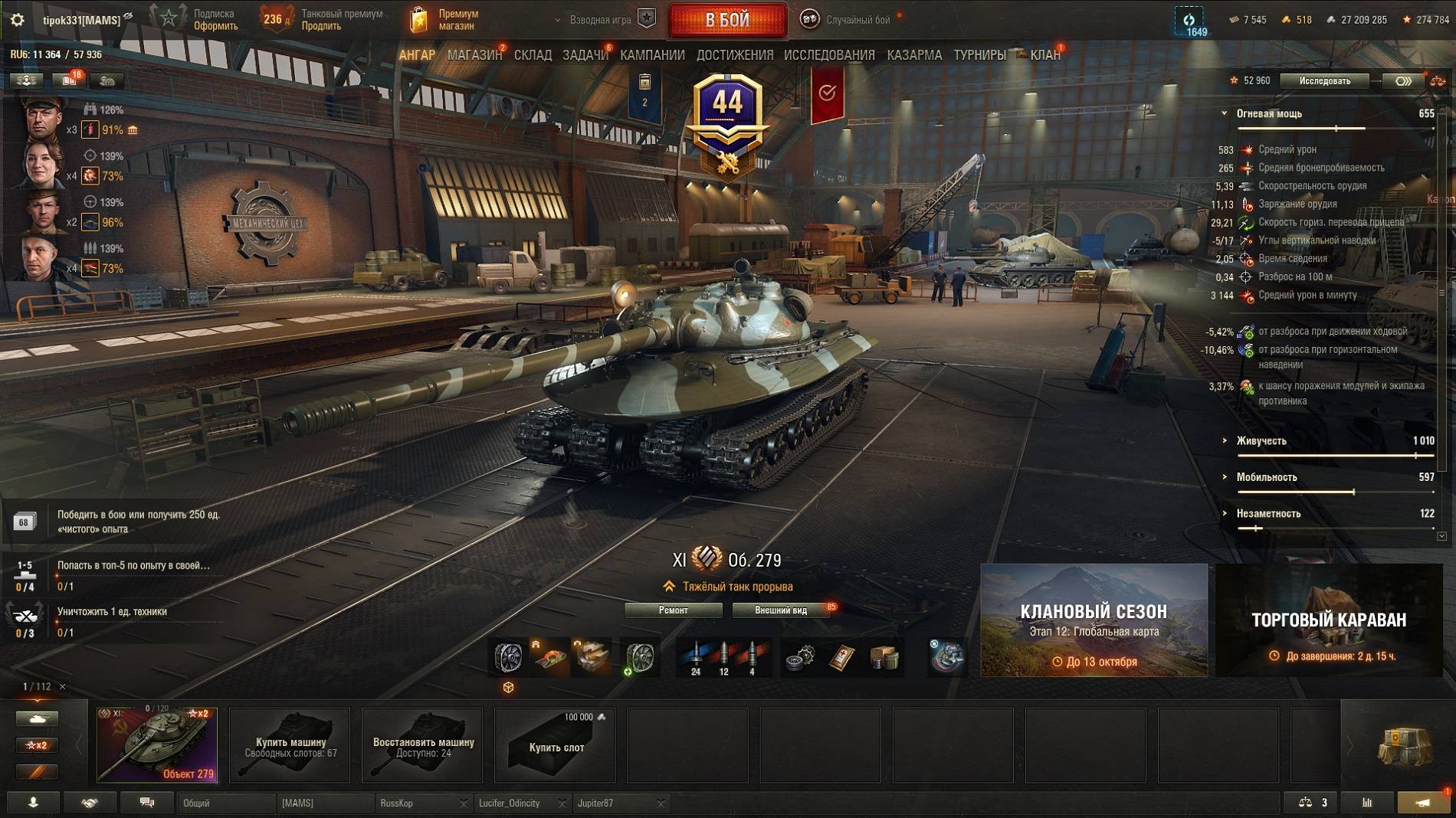This screenshot has height=818, width=1456.
Task: Open the МАГАЗИН shop tab
Action: coord(474,55)
